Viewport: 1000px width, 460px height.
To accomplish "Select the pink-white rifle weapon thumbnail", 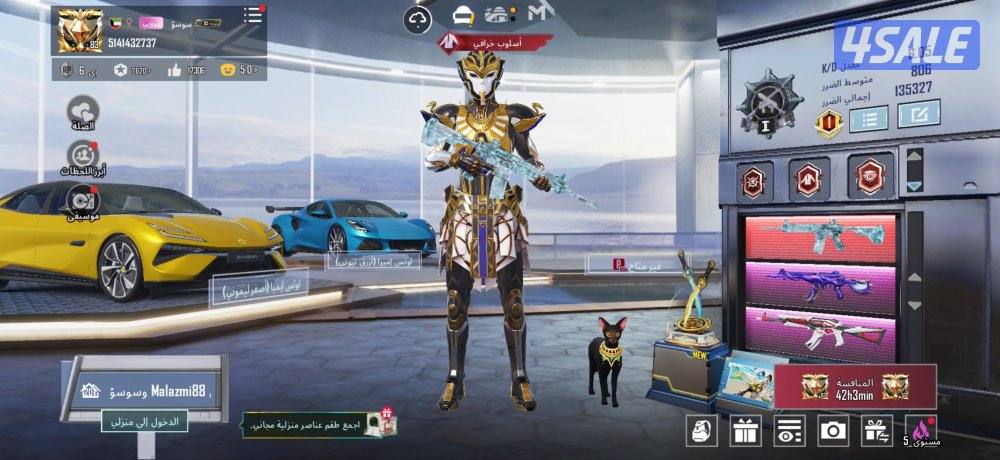I will click(820, 330).
